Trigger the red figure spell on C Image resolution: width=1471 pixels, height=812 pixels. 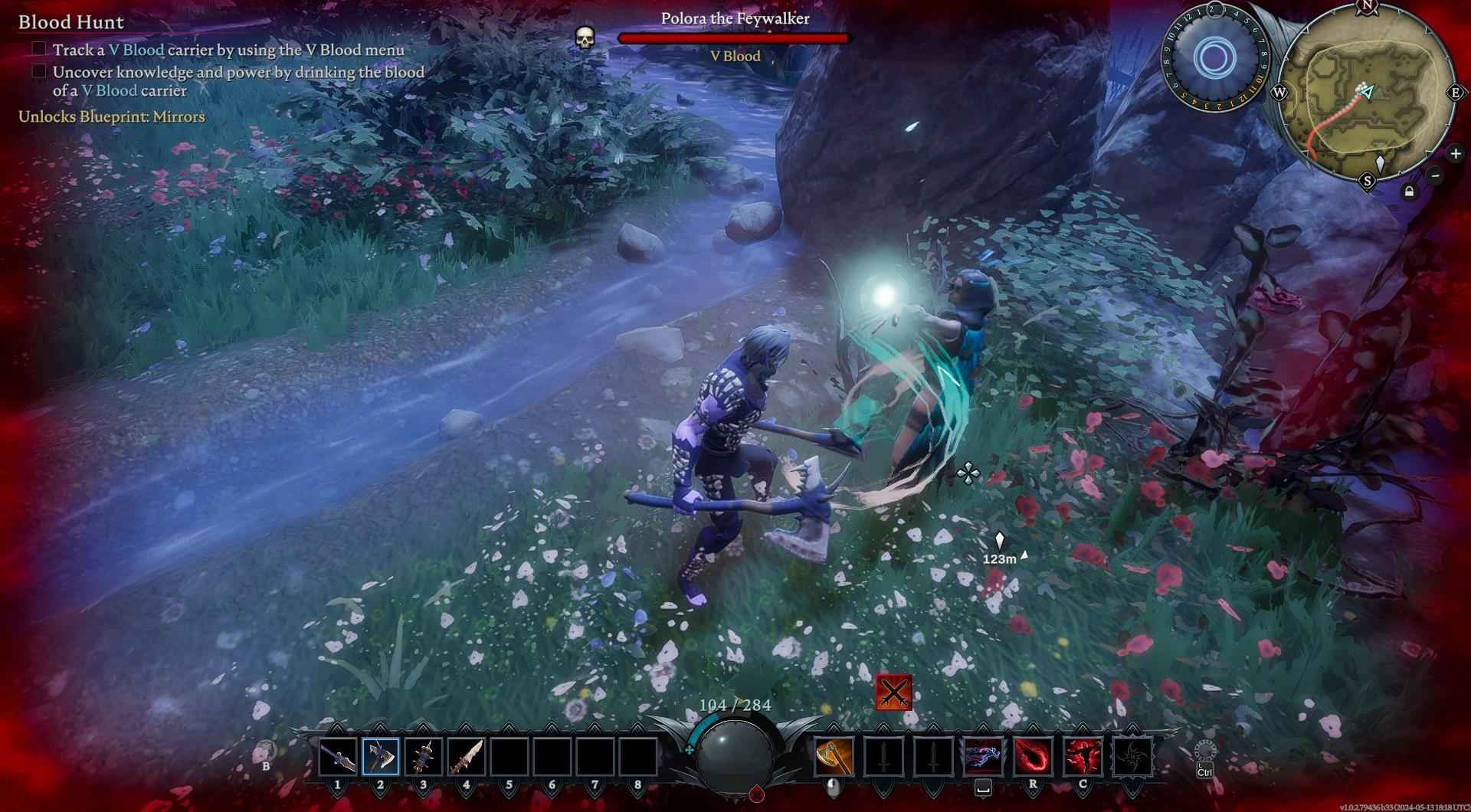1083,757
